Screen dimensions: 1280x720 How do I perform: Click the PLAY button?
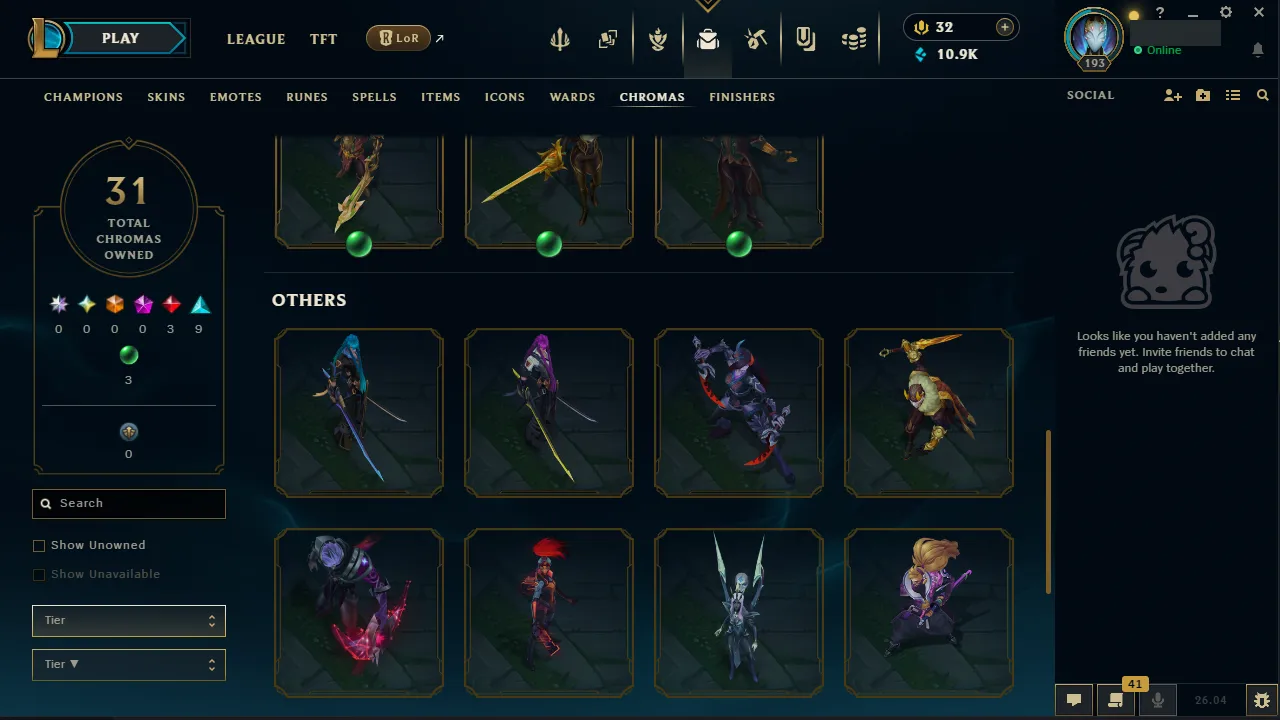[120, 37]
